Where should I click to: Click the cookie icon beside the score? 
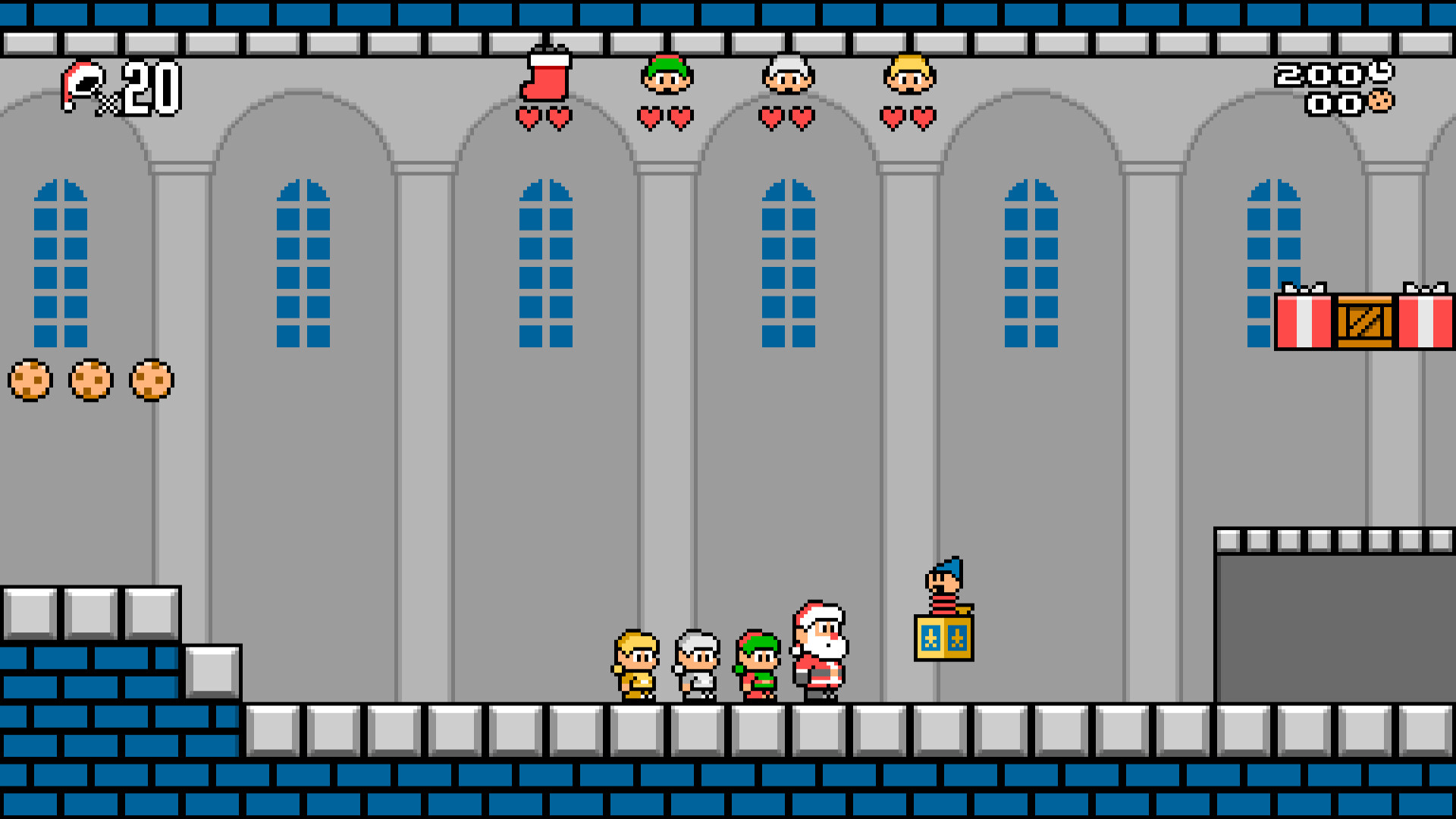(1382, 100)
